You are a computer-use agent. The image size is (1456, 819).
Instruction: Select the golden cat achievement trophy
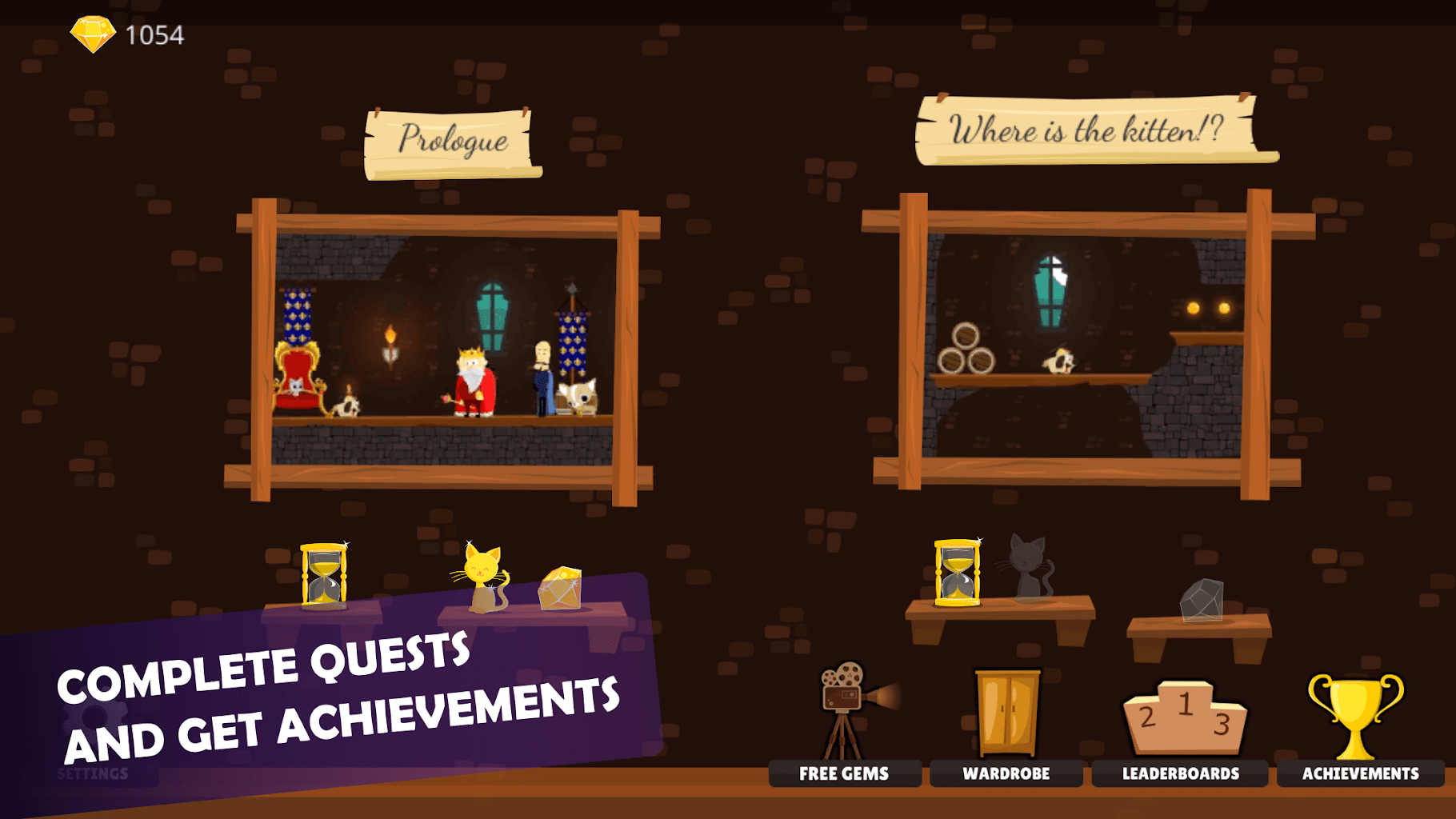pos(482,577)
